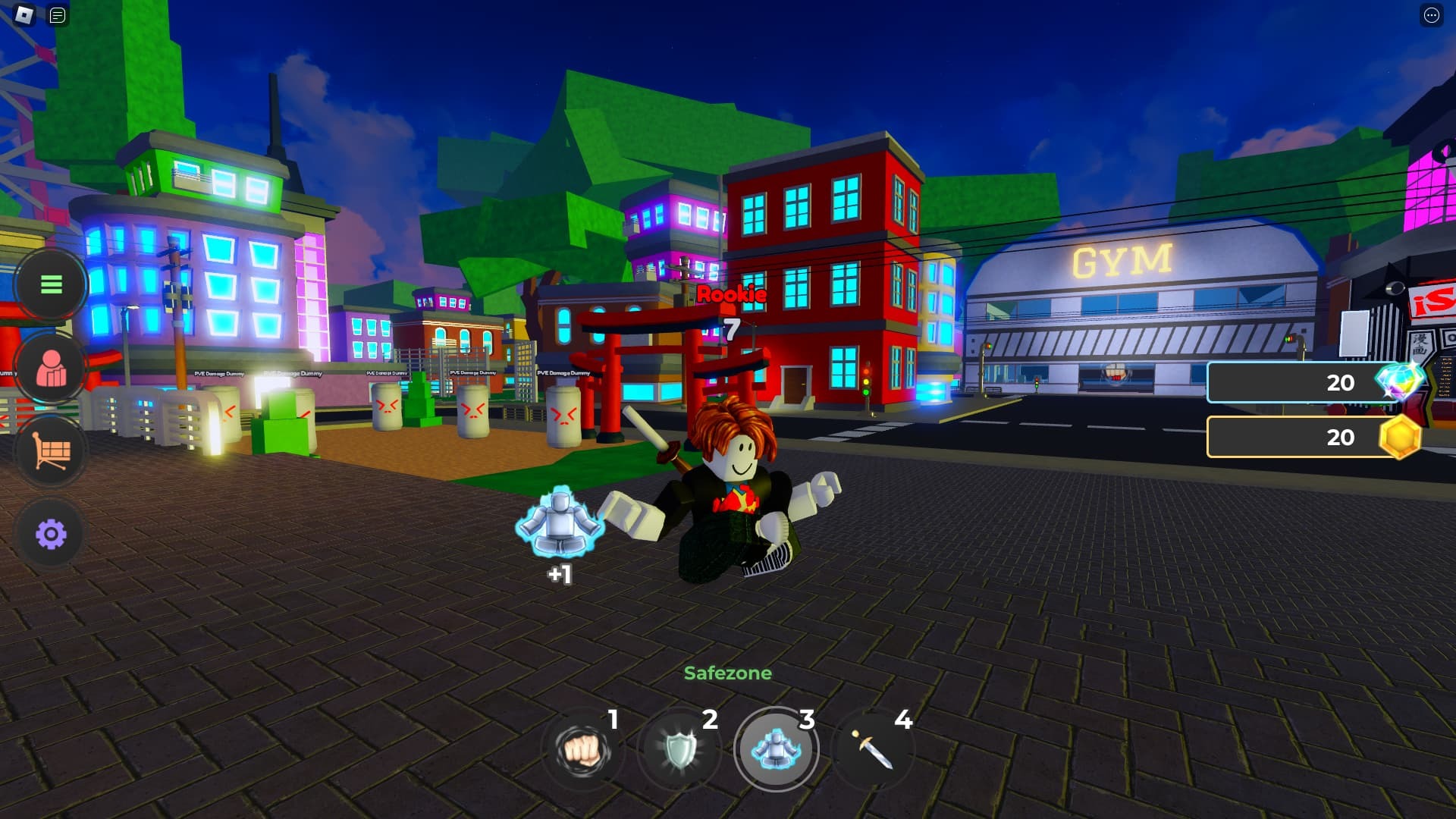This screenshot has width=1456, height=819.
Task: Open the Roblox logo menu
Action: coord(24,15)
